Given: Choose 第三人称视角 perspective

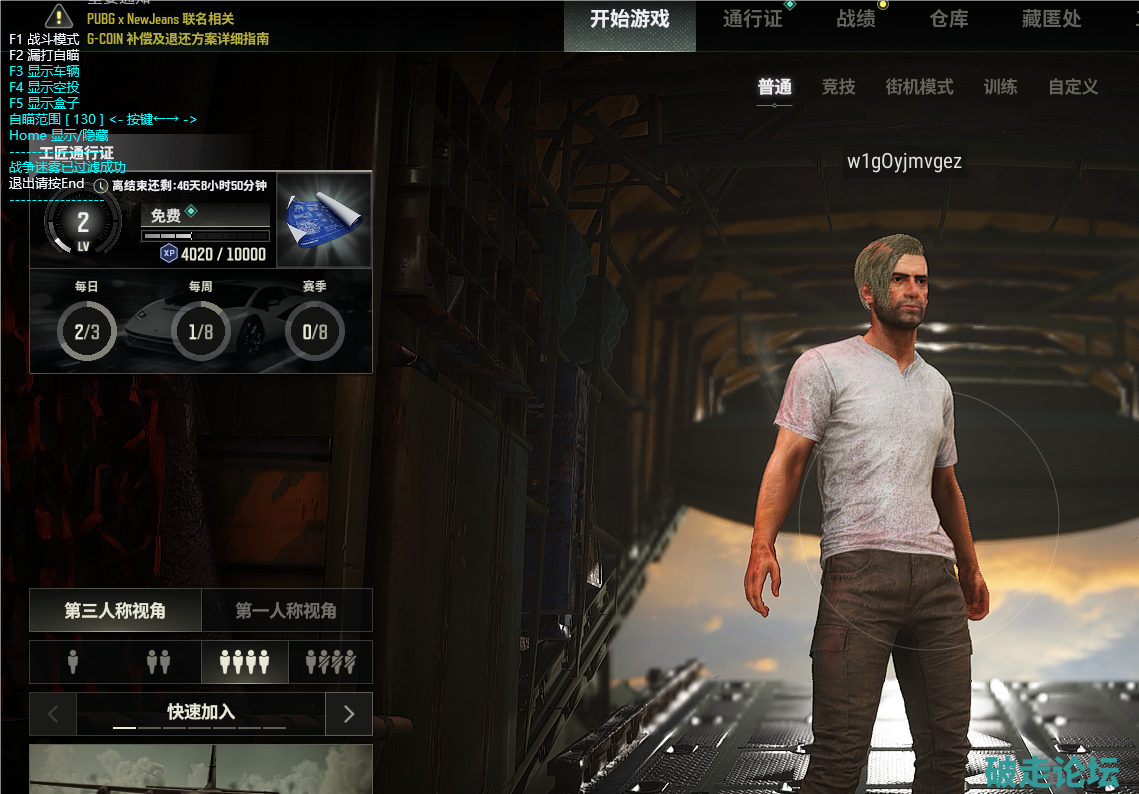Looking at the screenshot, I should click(x=115, y=610).
